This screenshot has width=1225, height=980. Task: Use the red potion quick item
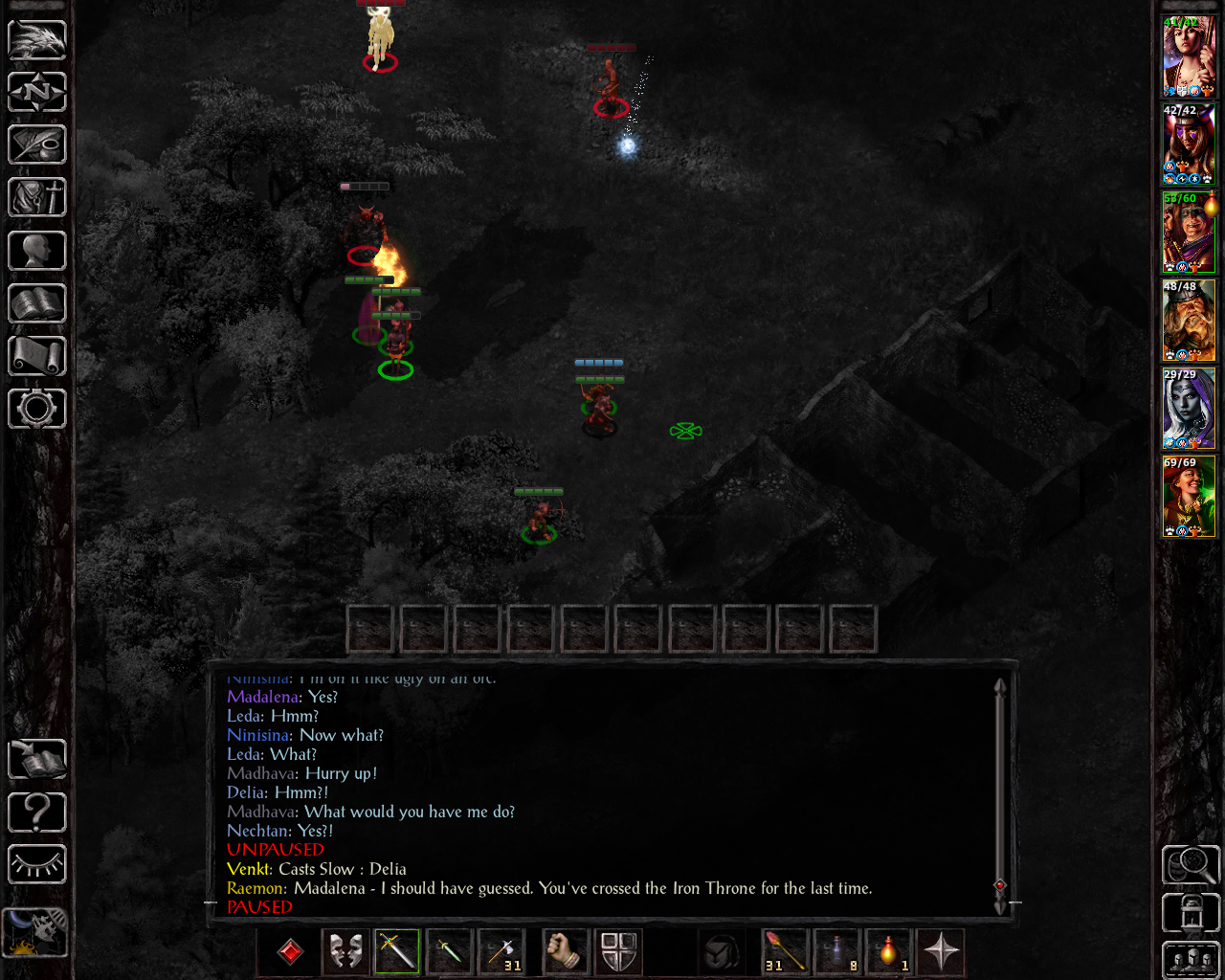[x=889, y=951]
